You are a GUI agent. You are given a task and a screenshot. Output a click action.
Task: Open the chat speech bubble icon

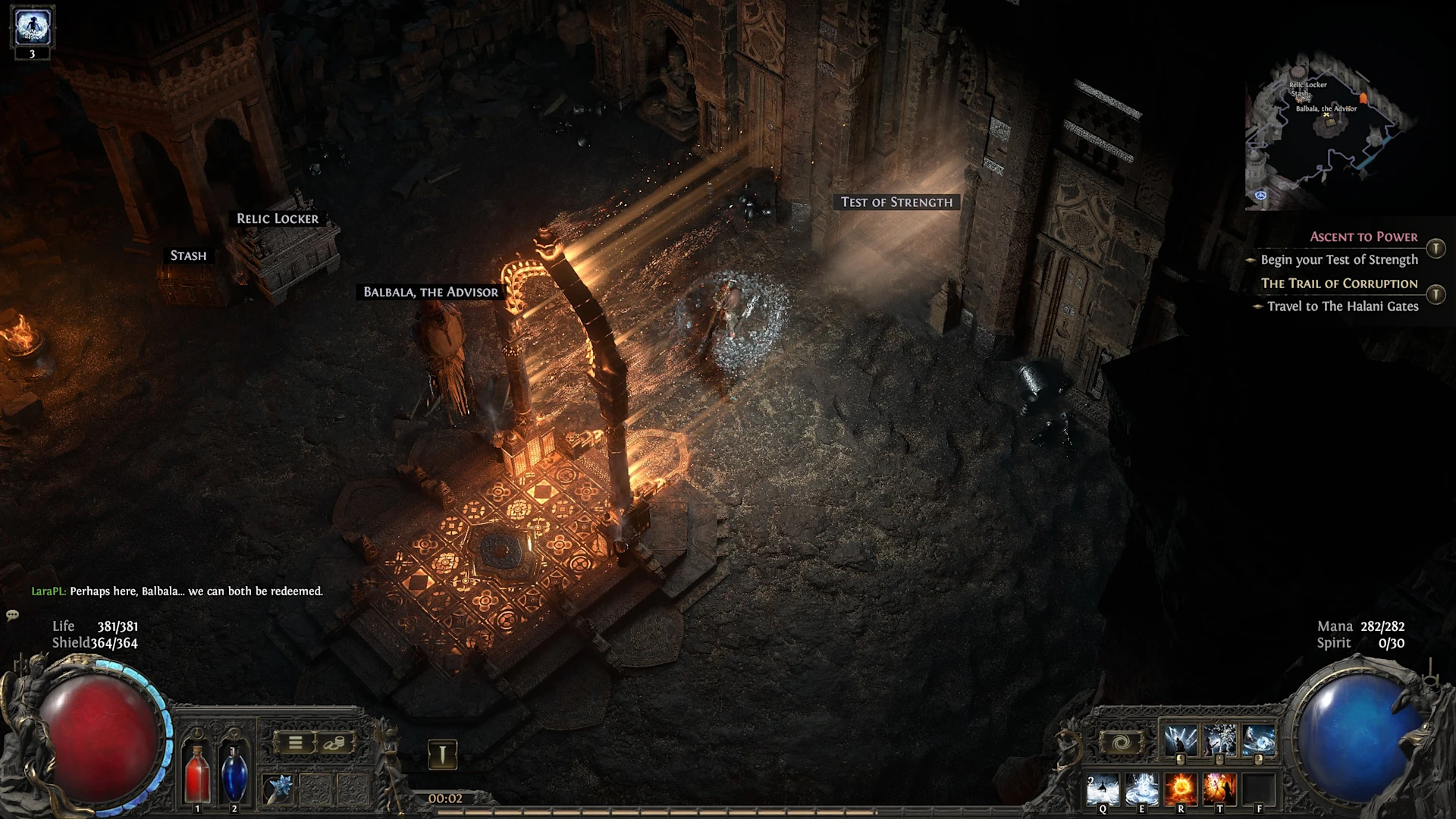tap(12, 615)
